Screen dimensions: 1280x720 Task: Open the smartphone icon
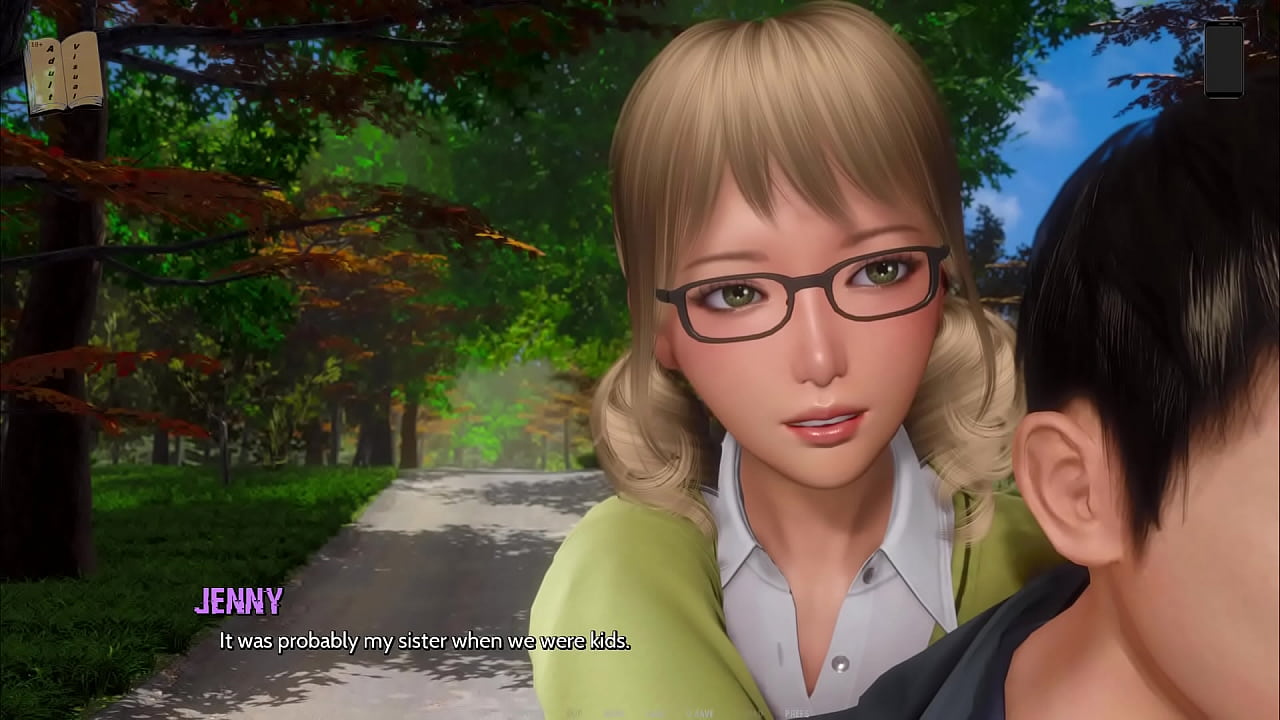coord(1223,58)
